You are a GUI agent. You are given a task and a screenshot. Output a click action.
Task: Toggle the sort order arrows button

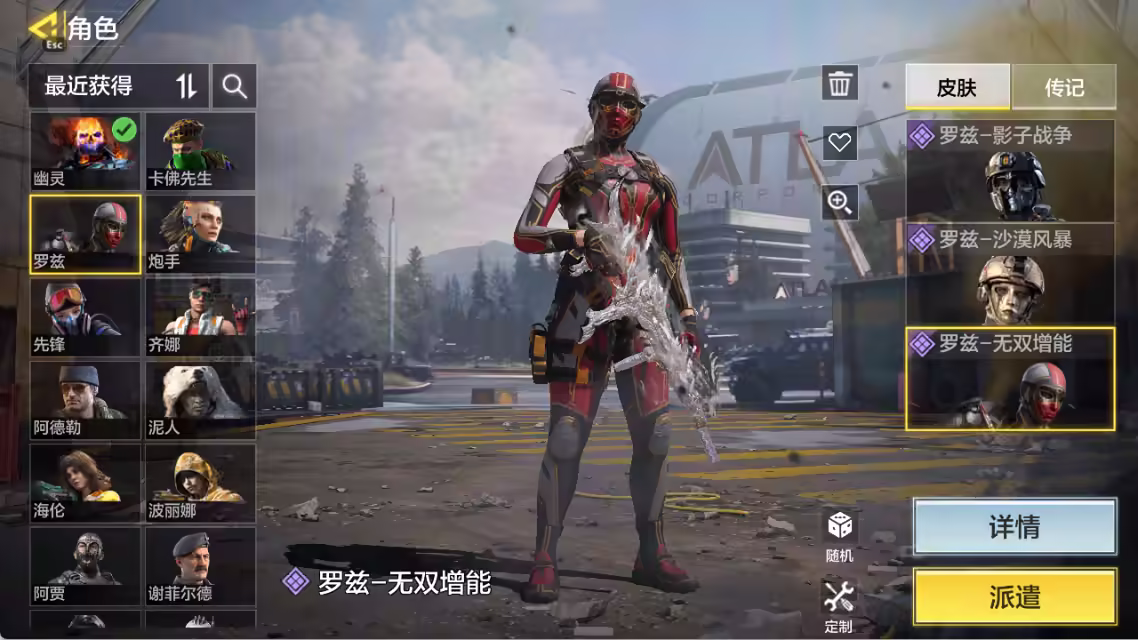pyautogui.click(x=187, y=86)
